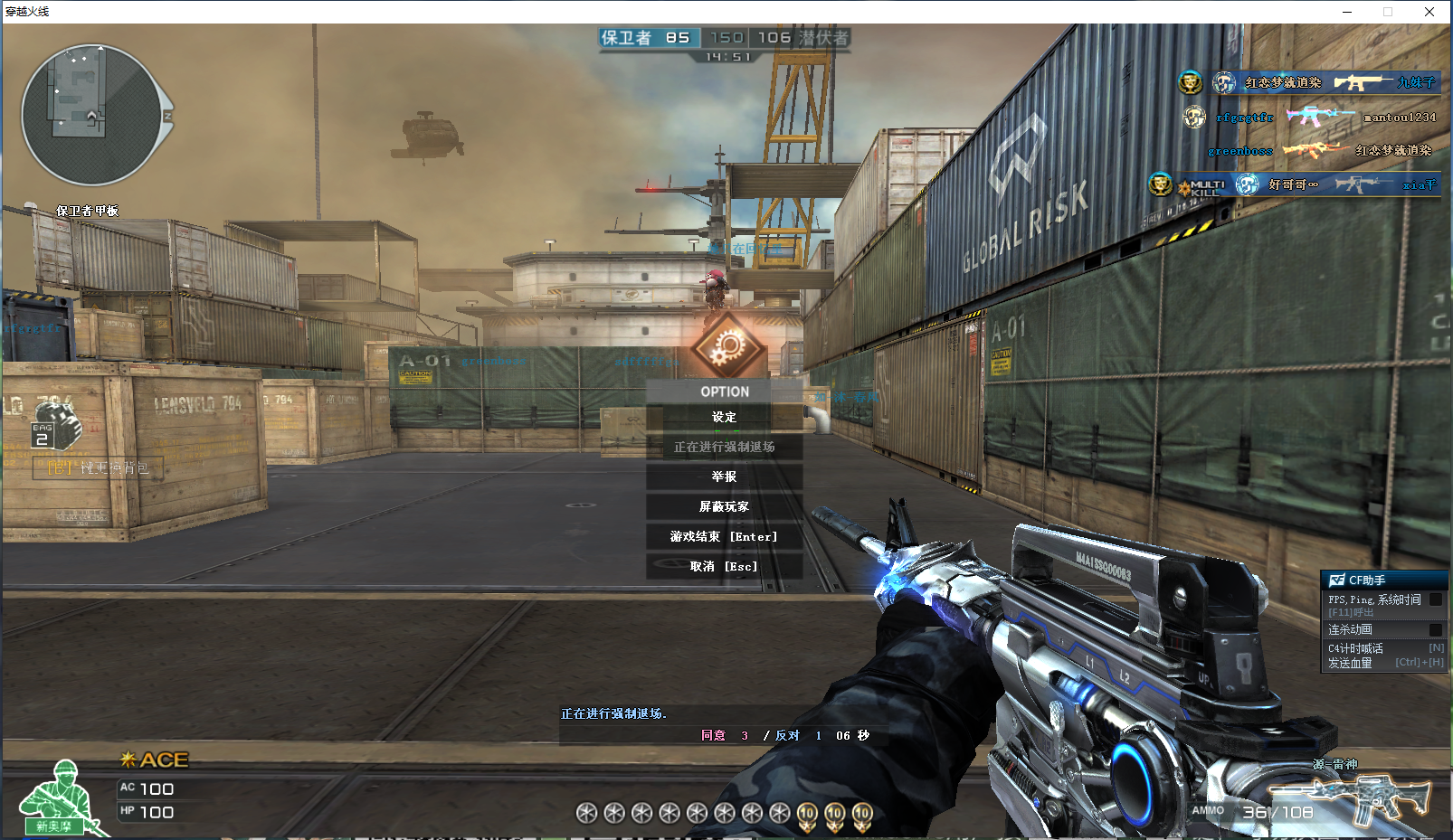Cancel the option menu with 取消
The image size is (1453, 840).
pyautogui.click(x=724, y=566)
